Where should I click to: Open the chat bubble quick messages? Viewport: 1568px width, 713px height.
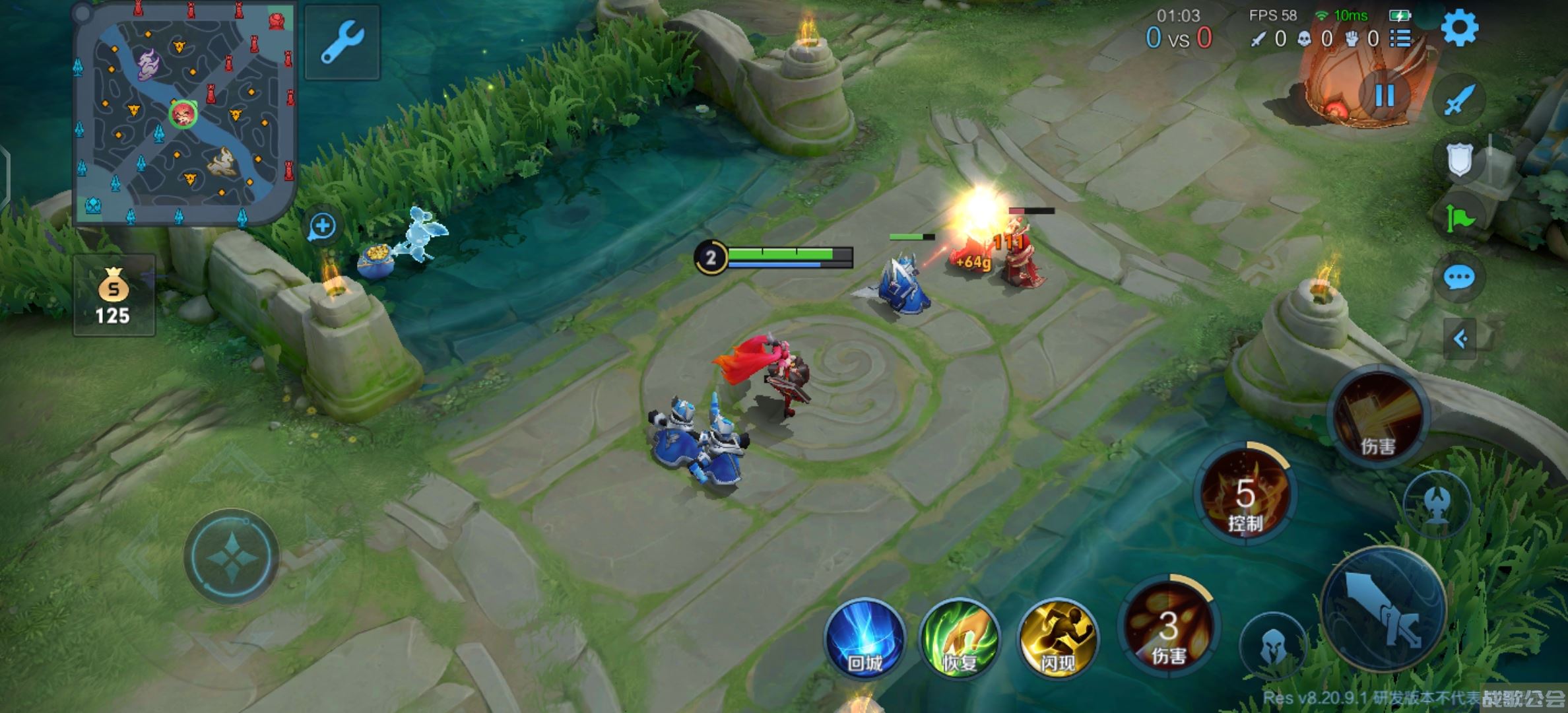click(1459, 277)
